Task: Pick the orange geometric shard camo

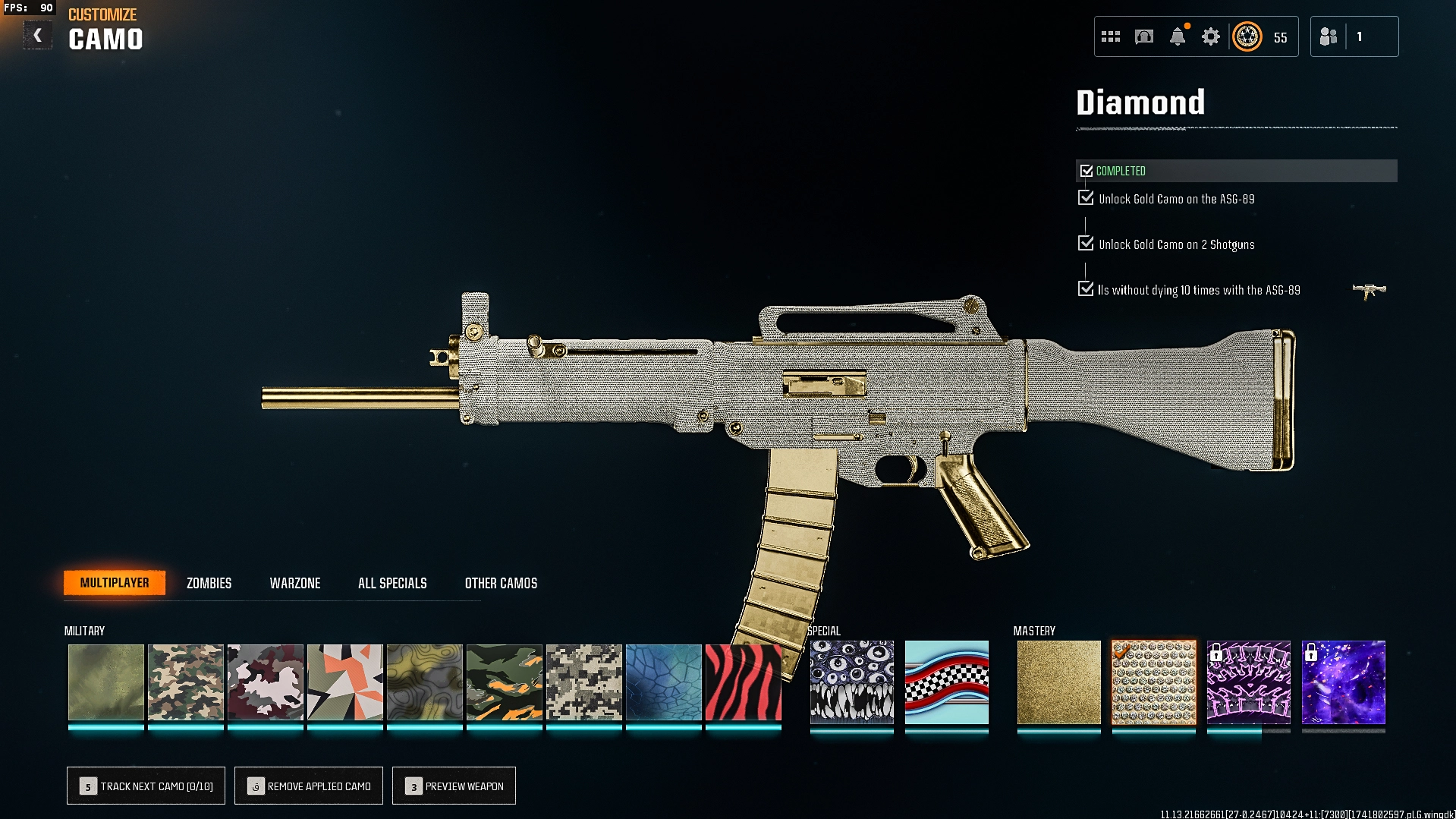Action: point(344,682)
